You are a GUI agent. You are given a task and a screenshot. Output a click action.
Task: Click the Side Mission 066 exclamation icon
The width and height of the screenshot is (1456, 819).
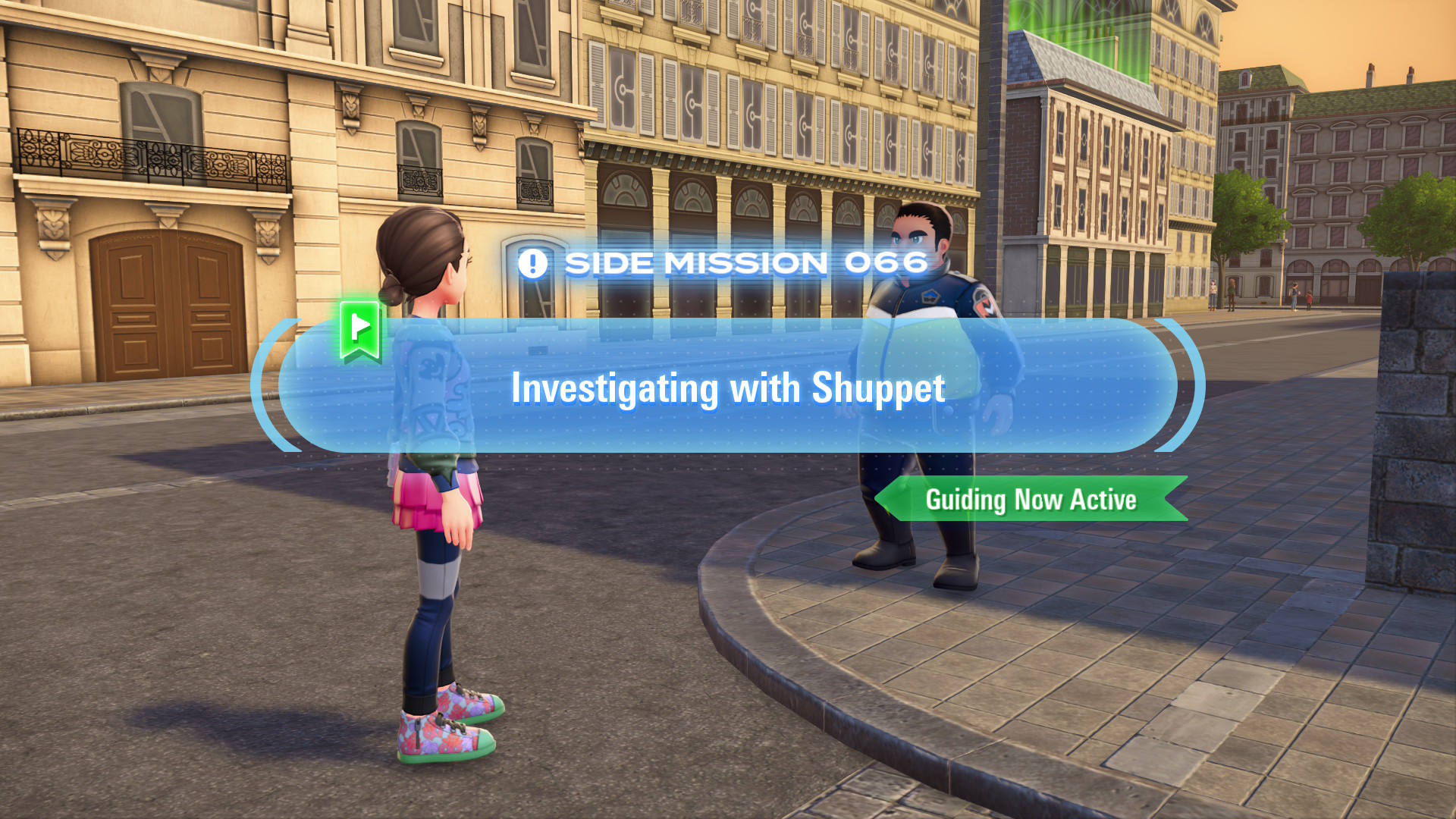click(532, 264)
